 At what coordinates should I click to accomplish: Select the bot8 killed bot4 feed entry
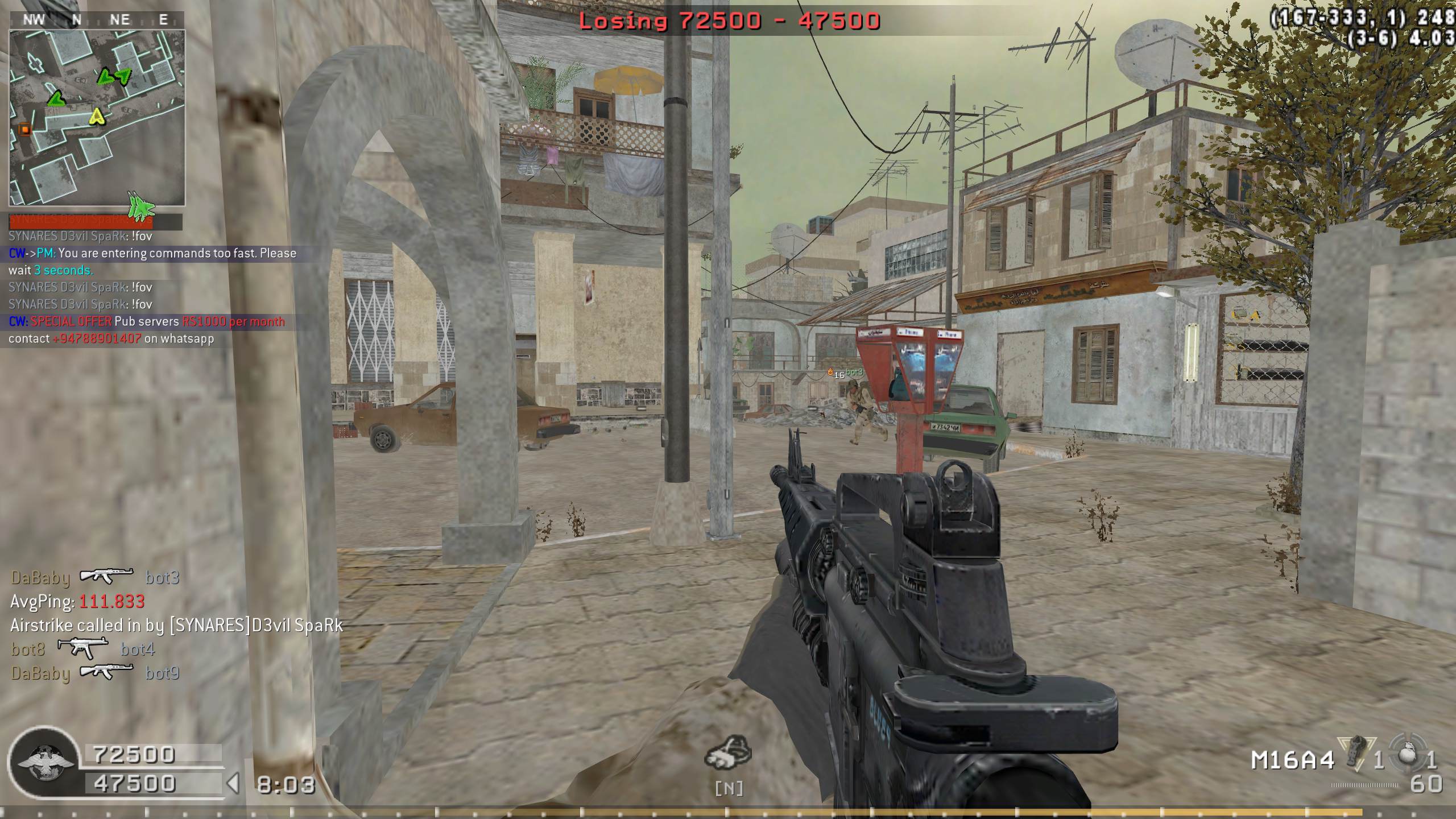83,649
